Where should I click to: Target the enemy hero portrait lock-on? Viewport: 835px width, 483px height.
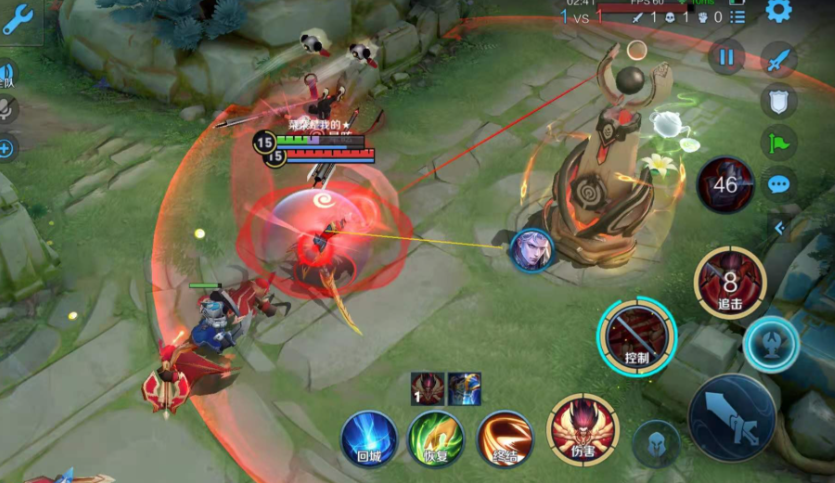531,250
